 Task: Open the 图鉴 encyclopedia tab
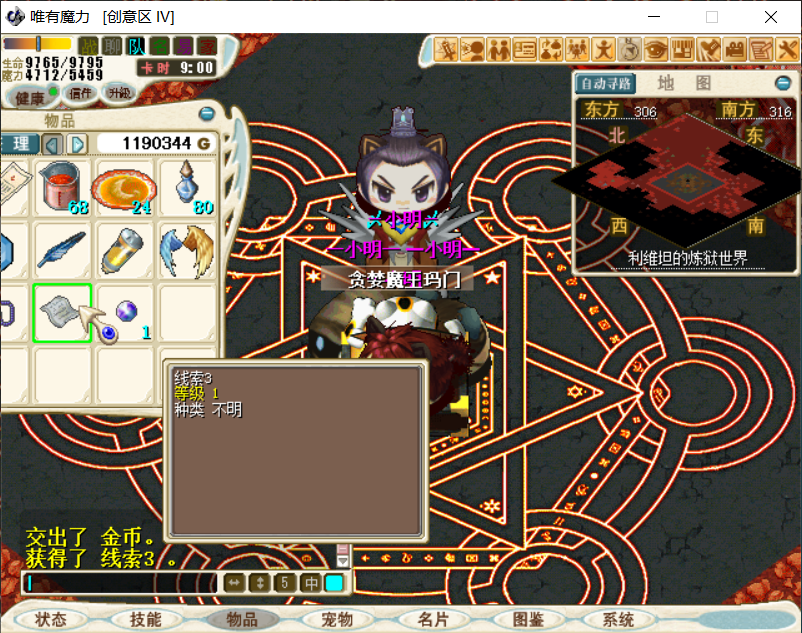click(x=527, y=620)
